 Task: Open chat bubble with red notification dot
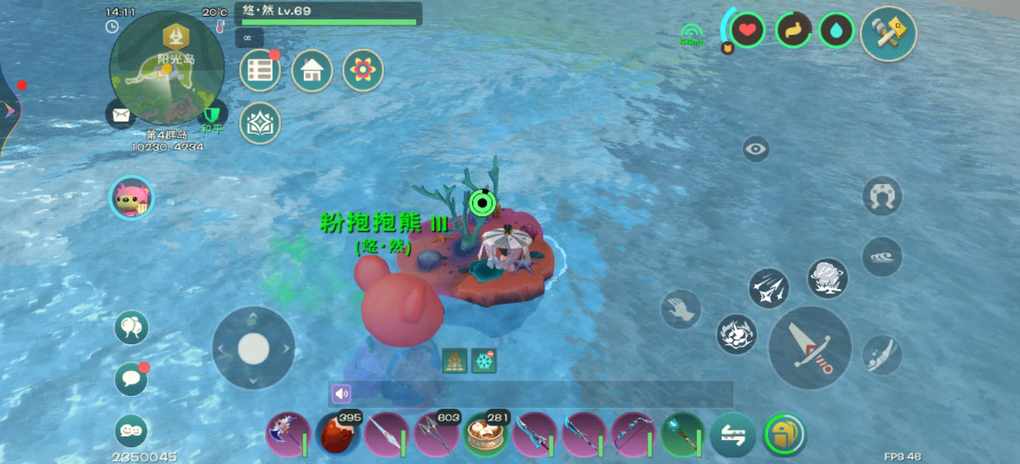click(131, 379)
